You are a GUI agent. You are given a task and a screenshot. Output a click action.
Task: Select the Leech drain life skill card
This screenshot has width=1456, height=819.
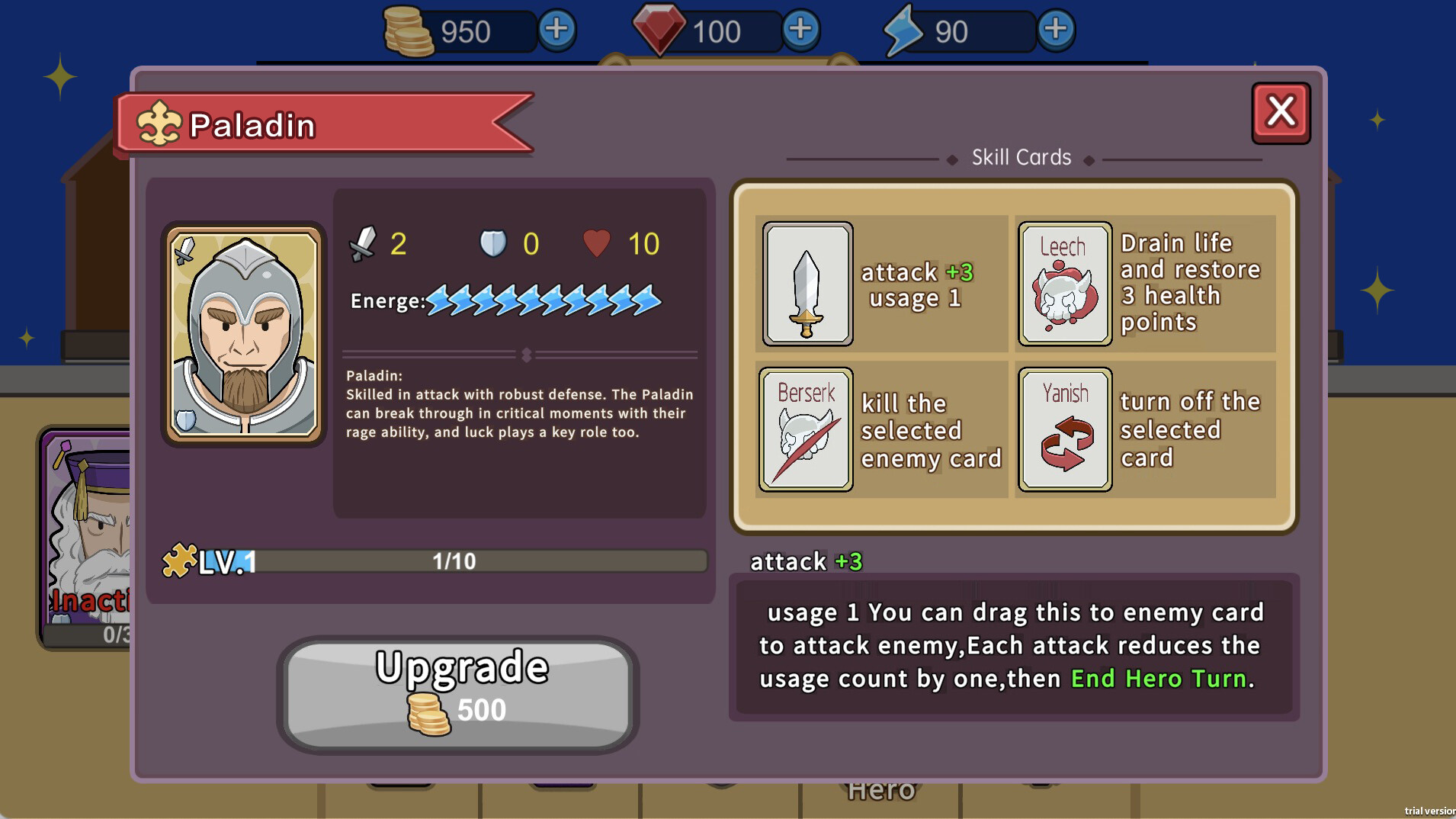[x=1065, y=284]
